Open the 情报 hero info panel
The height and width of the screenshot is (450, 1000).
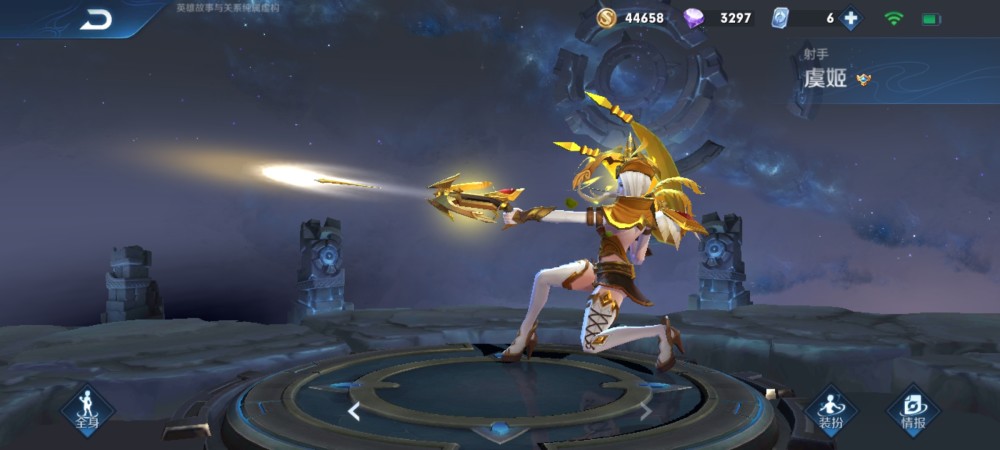[913, 410]
